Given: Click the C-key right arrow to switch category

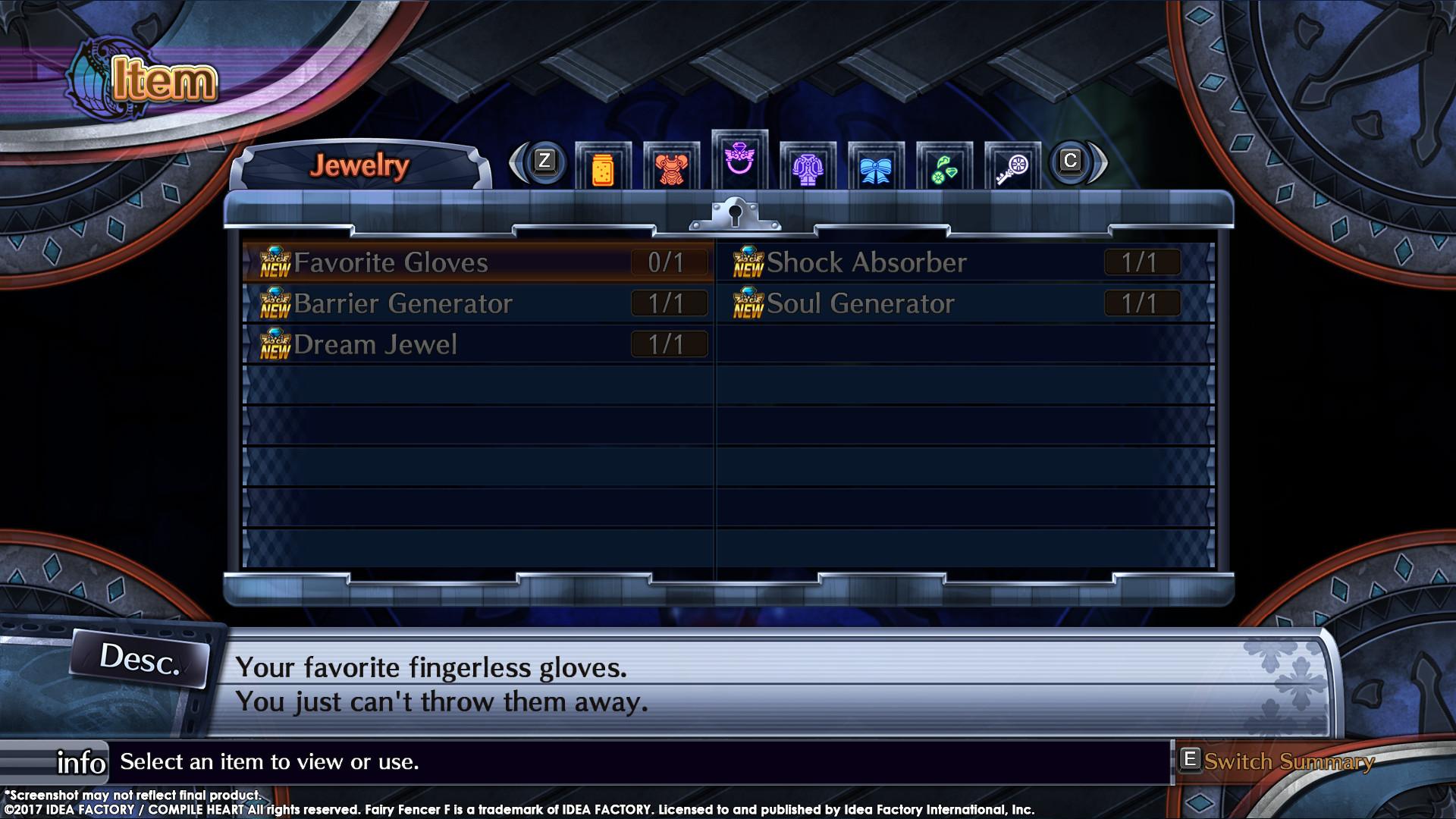Looking at the screenshot, I should pyautogui.click(x=1070, y=162).
